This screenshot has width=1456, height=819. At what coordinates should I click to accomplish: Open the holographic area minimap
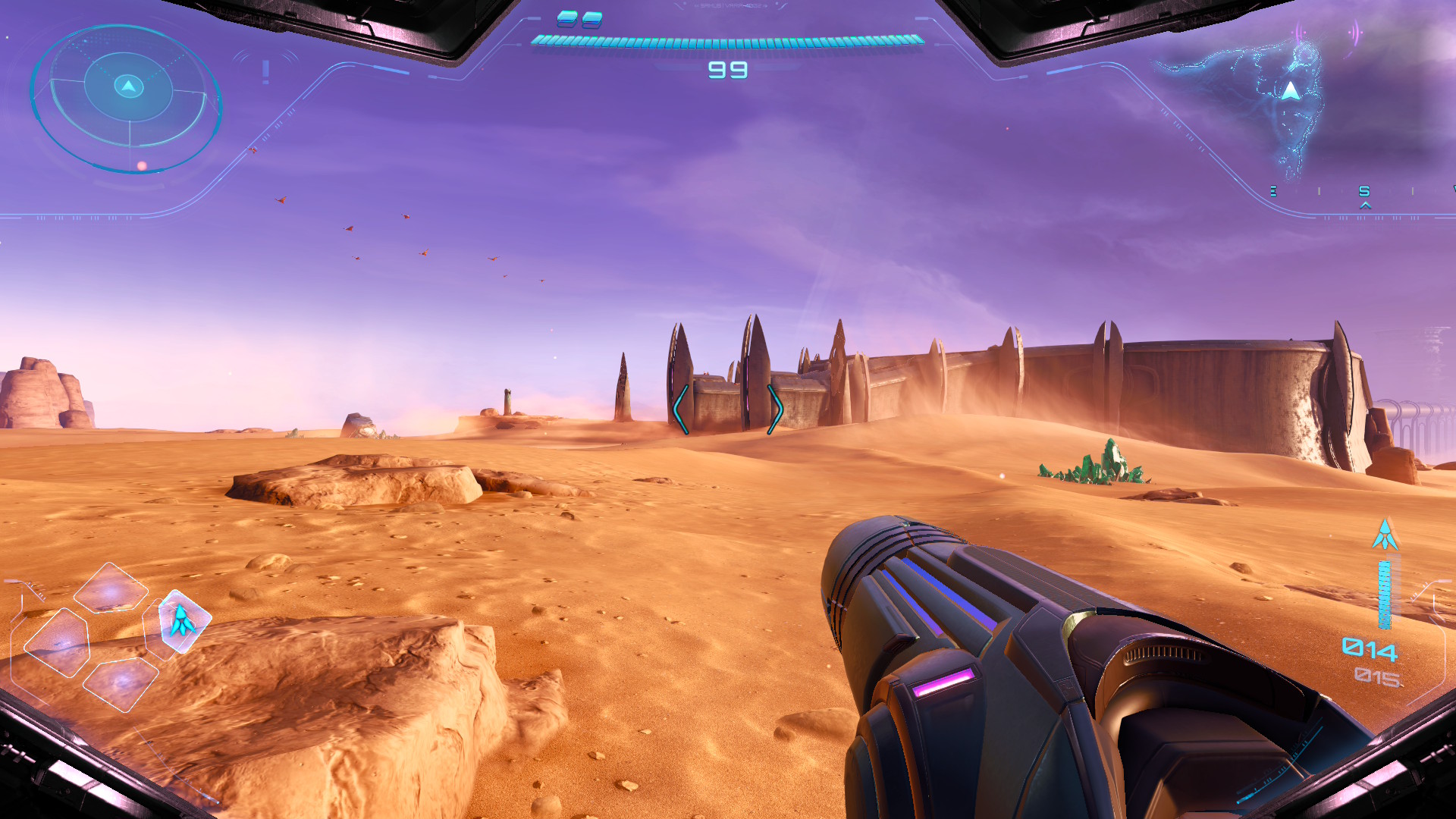[1274, 99]
